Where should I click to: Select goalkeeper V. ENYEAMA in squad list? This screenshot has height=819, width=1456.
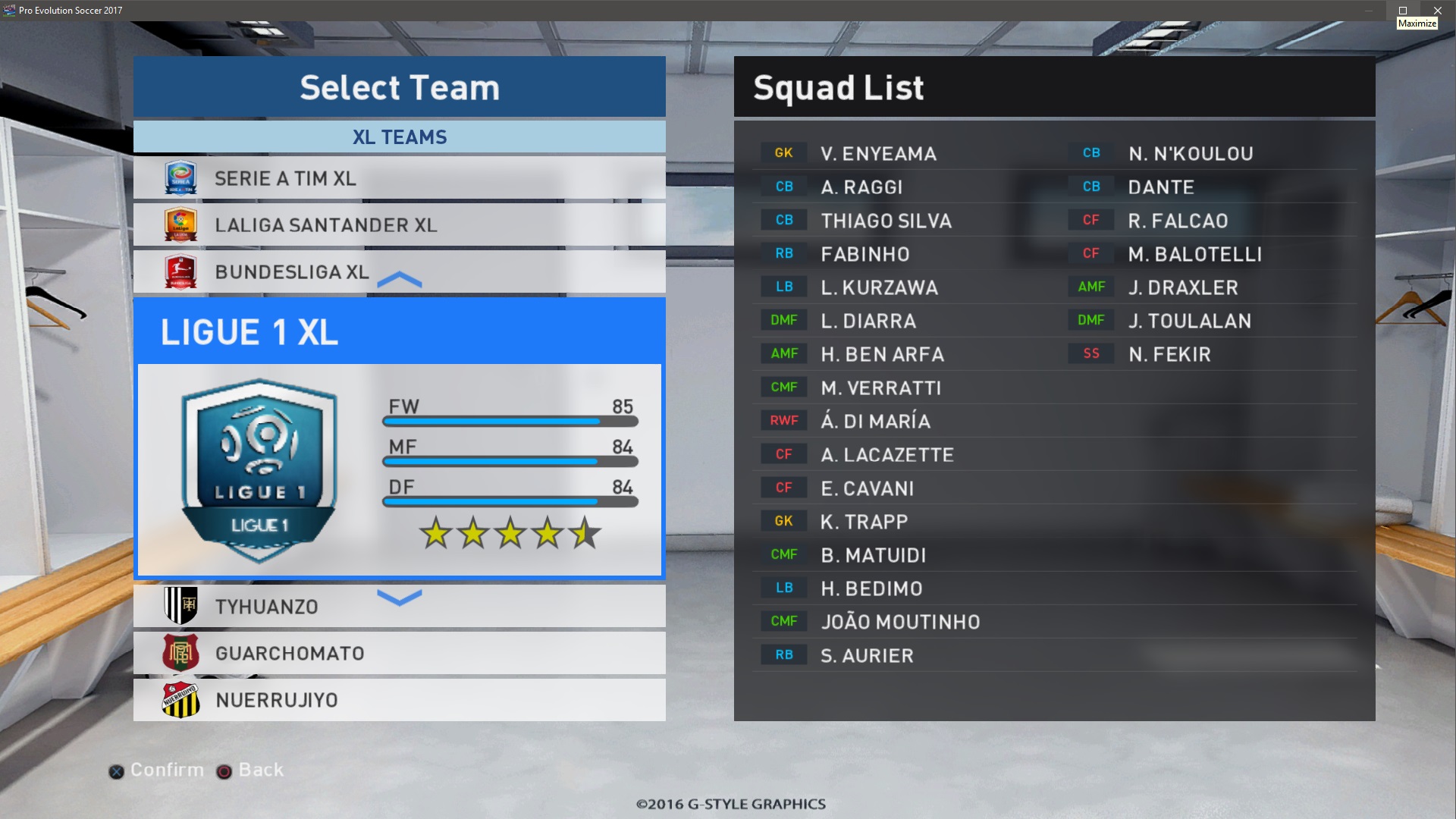[x=878, y=154]
